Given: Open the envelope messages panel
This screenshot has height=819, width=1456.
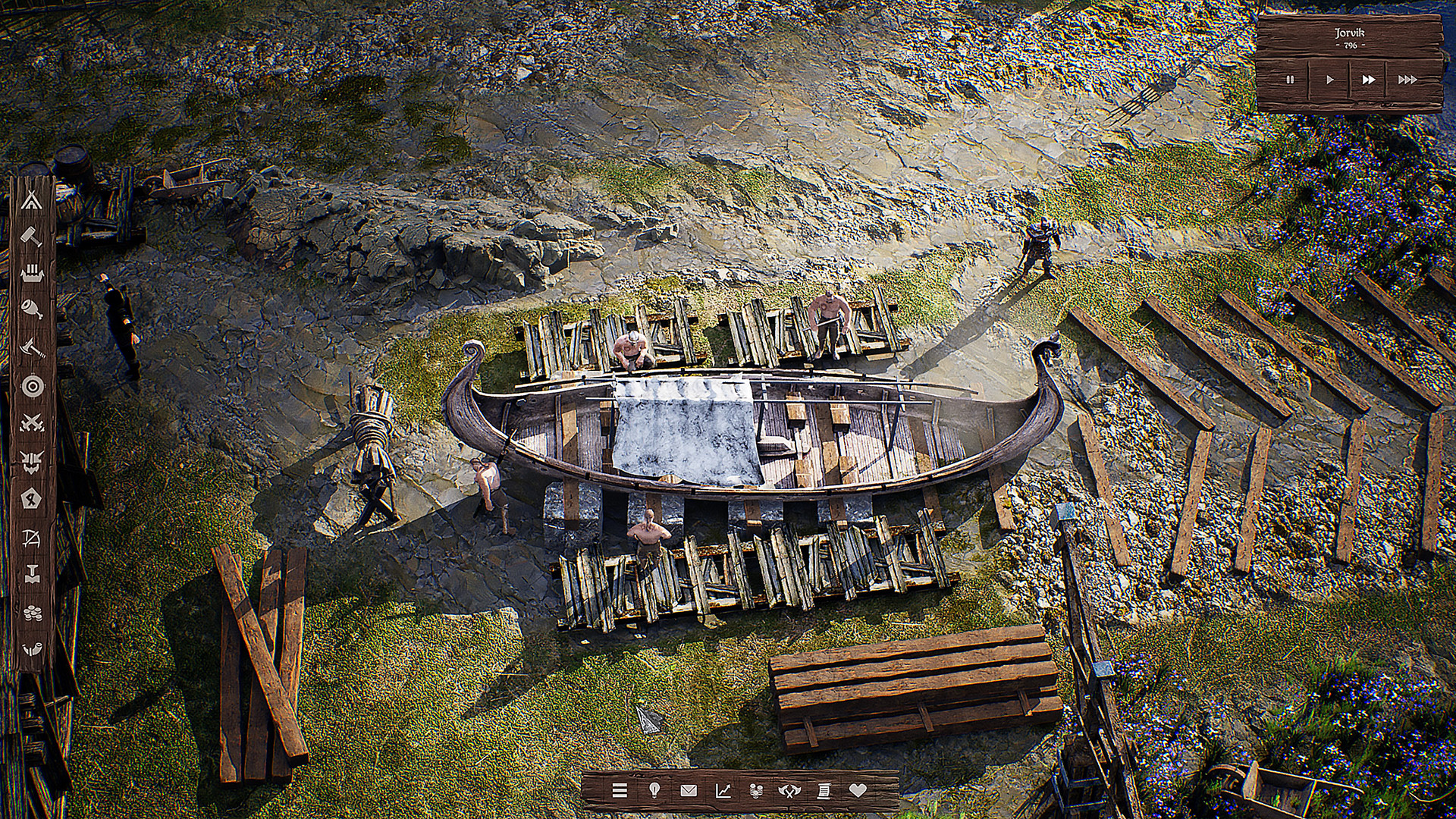Looking at the screenshot, I should [689, 791].
